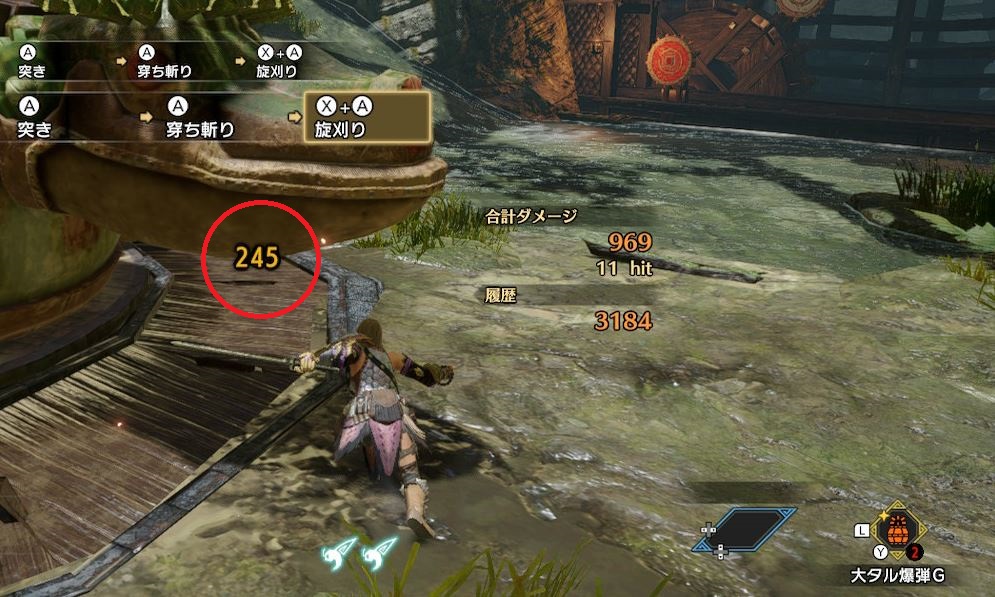
Task: Open the blue action bar panel
Action: (746, 530)
